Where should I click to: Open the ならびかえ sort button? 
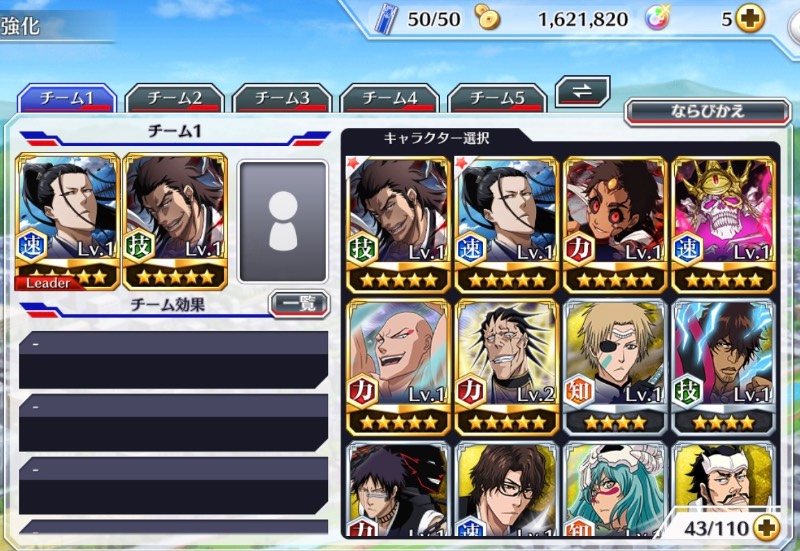(707, 110)
